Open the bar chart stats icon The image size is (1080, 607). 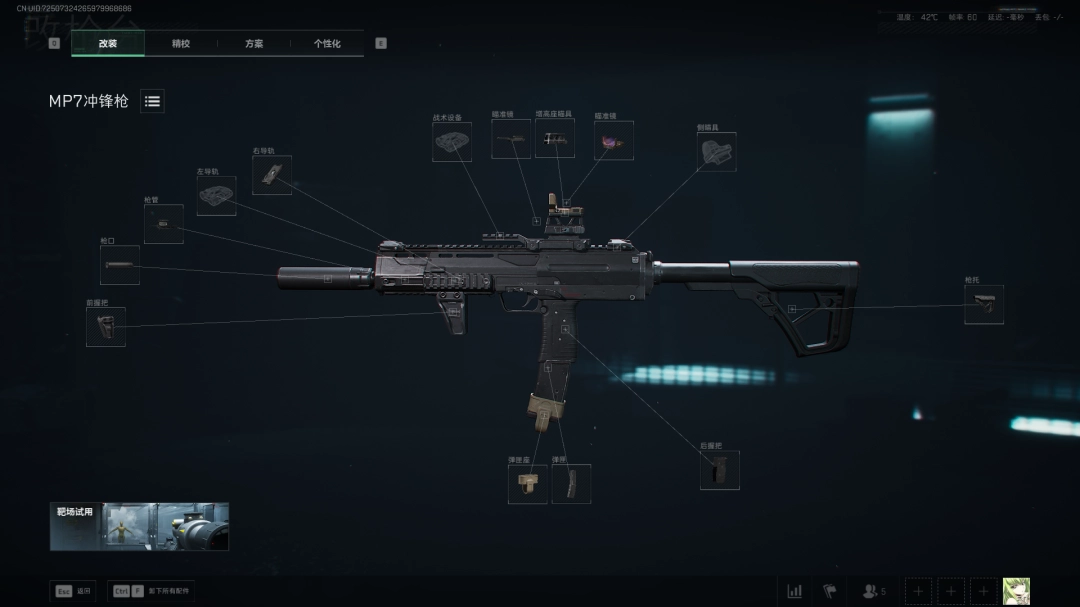click(794, 591)
